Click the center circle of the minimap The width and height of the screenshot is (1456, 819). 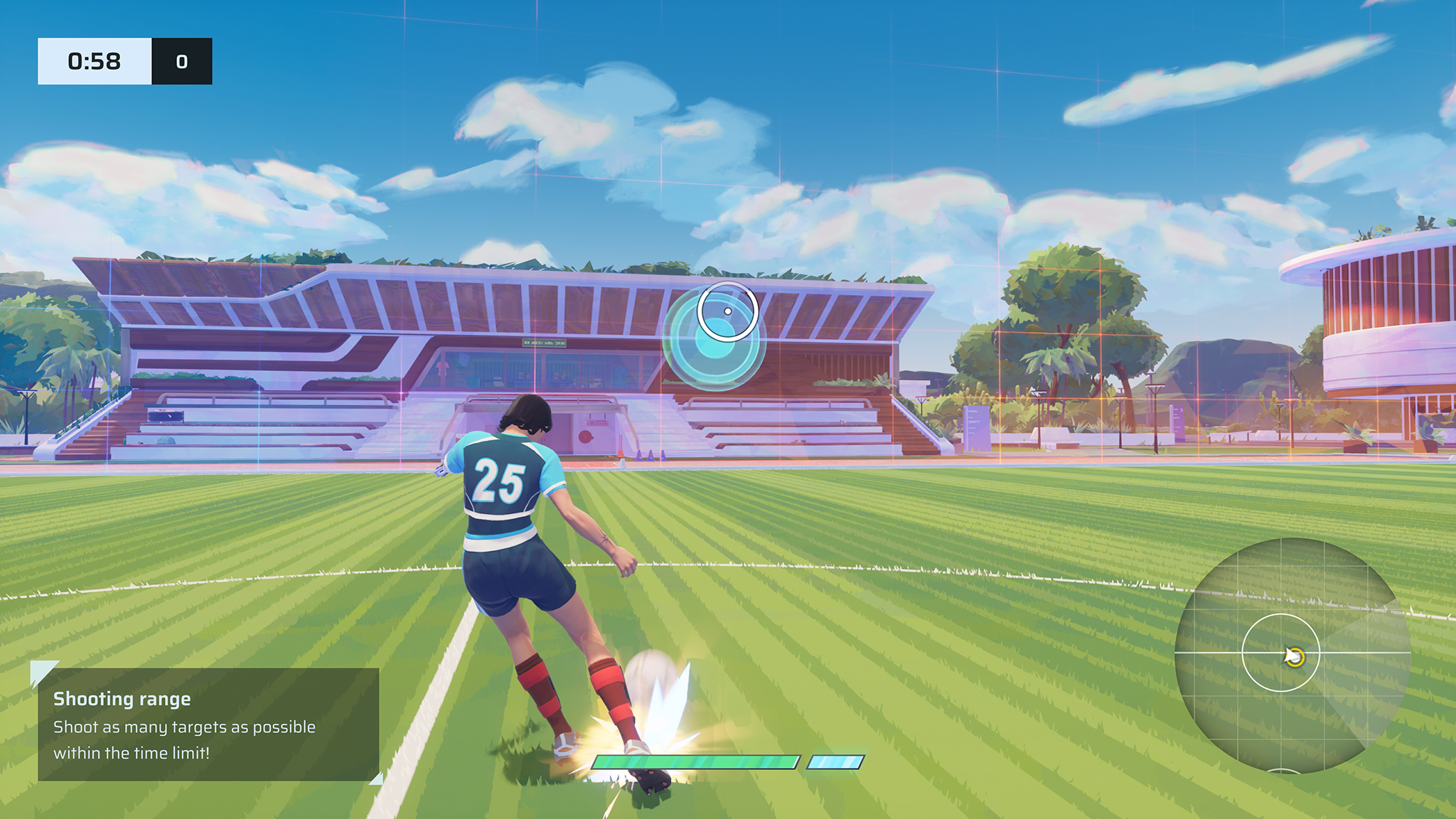[x=1280, y=652]
